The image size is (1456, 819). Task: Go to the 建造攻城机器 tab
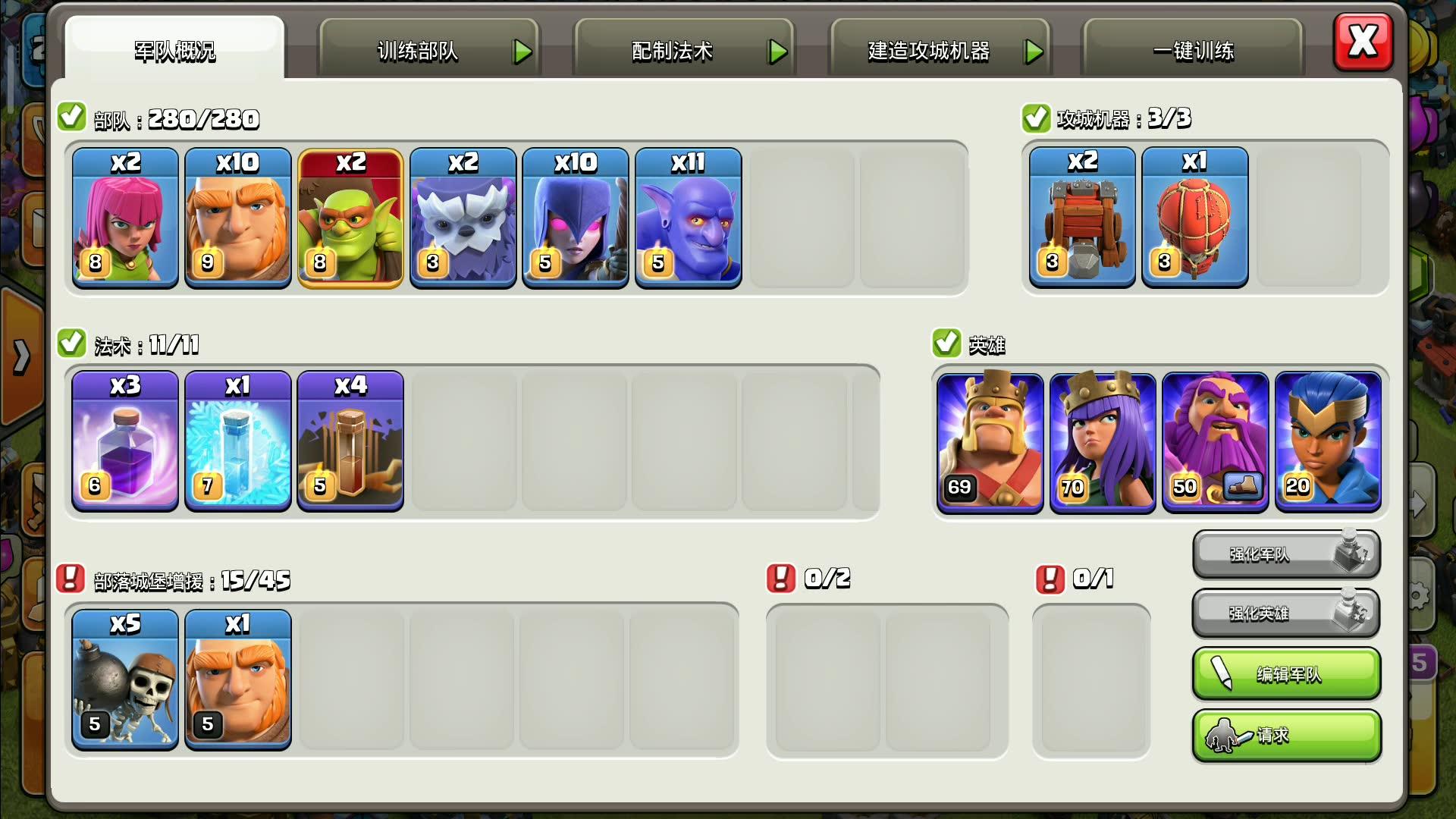click(x=940, y=51)
